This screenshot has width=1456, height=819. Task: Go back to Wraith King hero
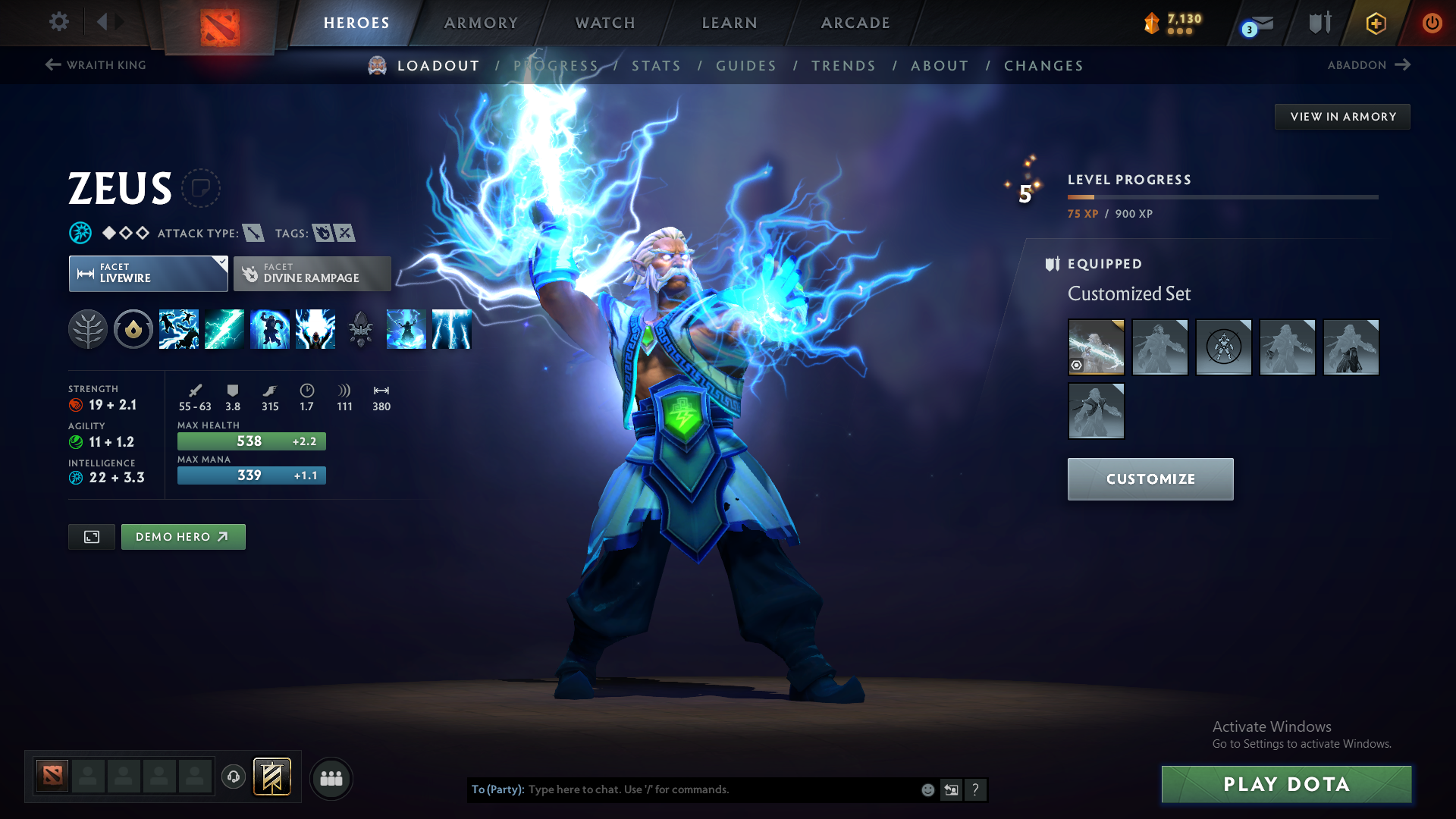pos(95,65)
